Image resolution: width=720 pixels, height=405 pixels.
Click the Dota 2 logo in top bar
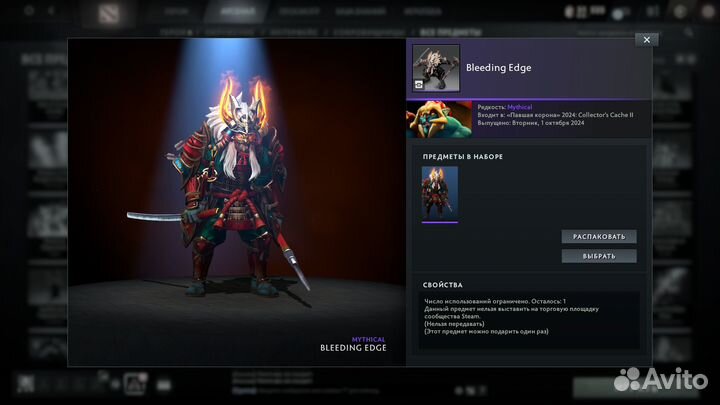coord(107,13)
